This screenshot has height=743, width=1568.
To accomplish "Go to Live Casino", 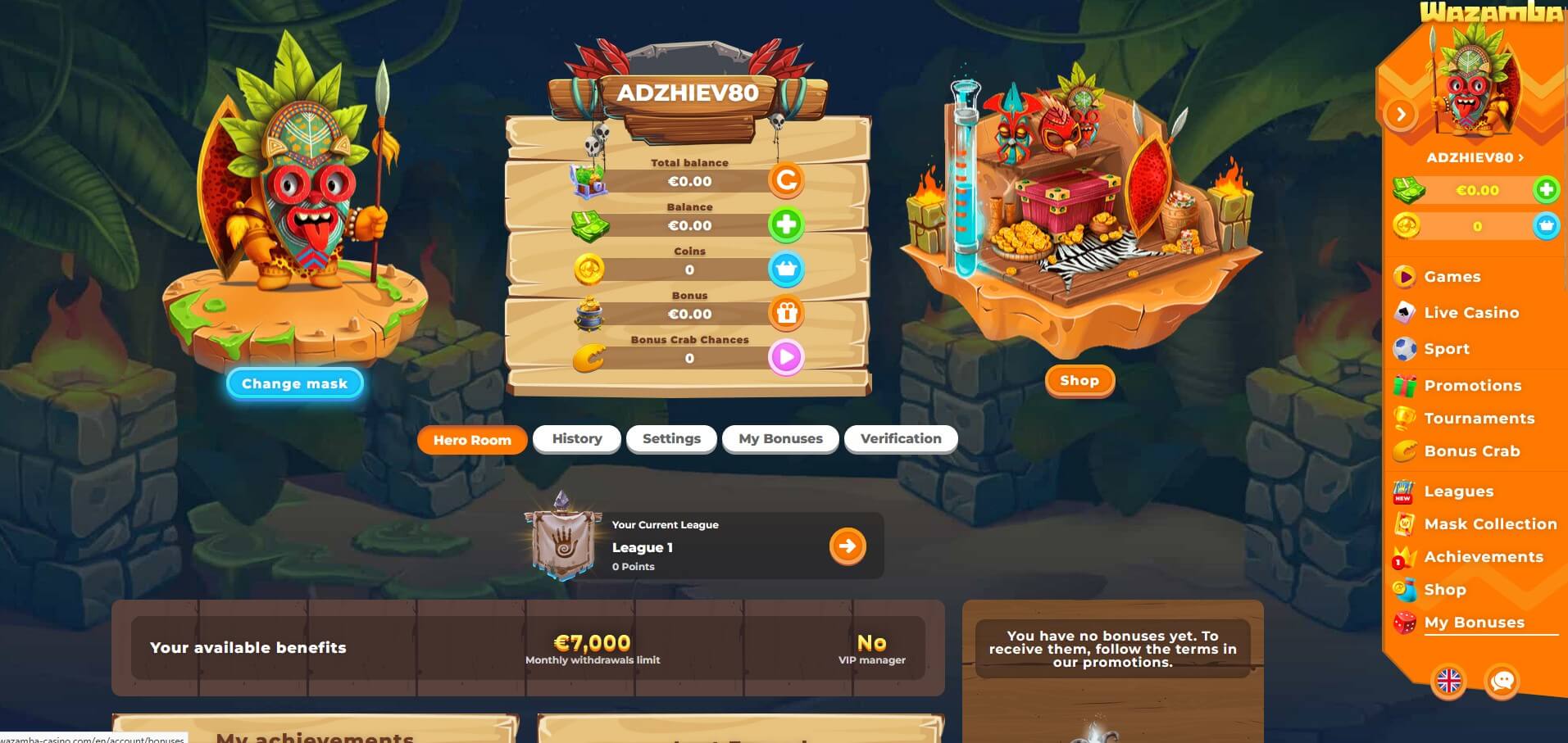I will [1471, 313].
